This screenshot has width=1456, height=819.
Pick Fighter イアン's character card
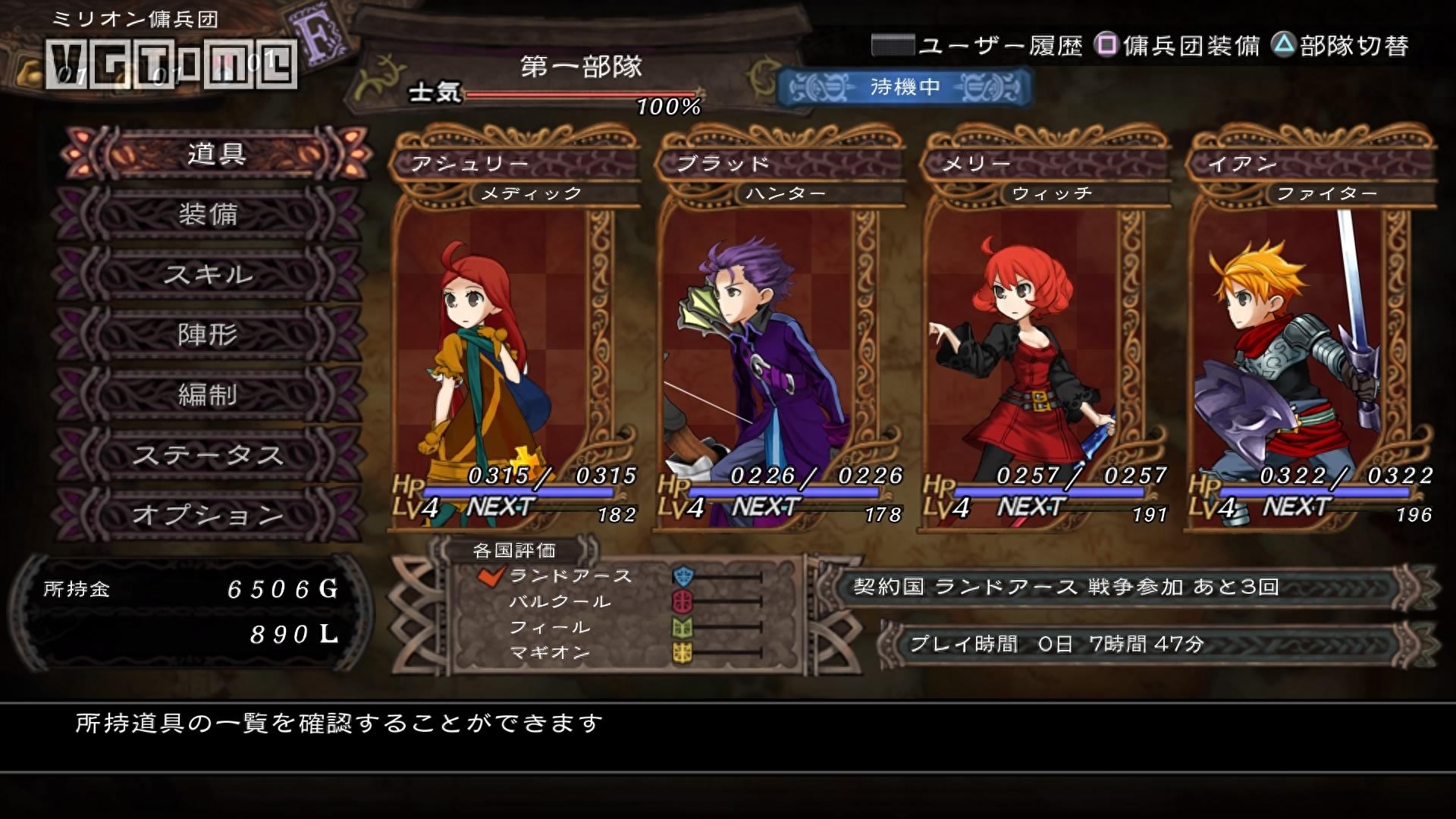1310,334
